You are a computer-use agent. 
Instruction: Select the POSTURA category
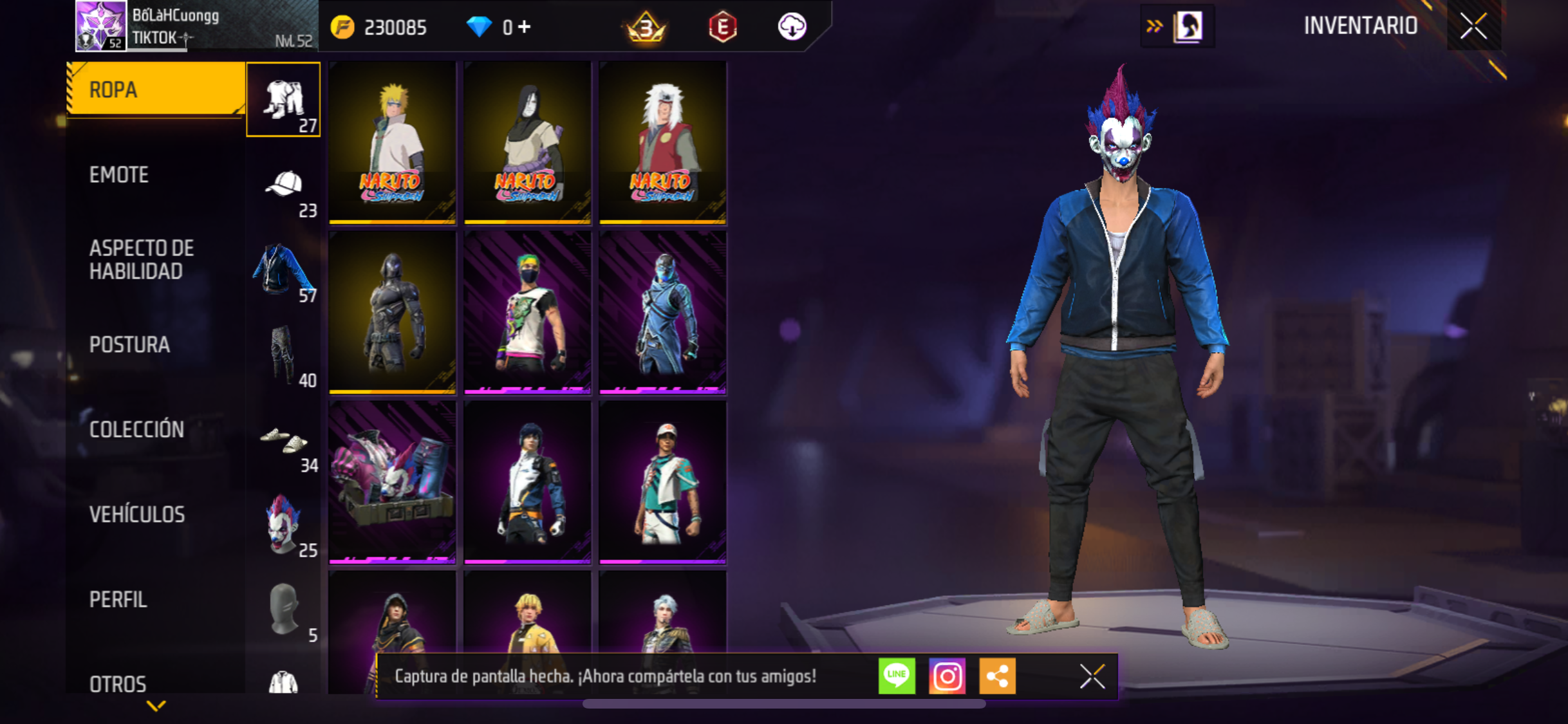pyautogui.click(x=129, y=345)
